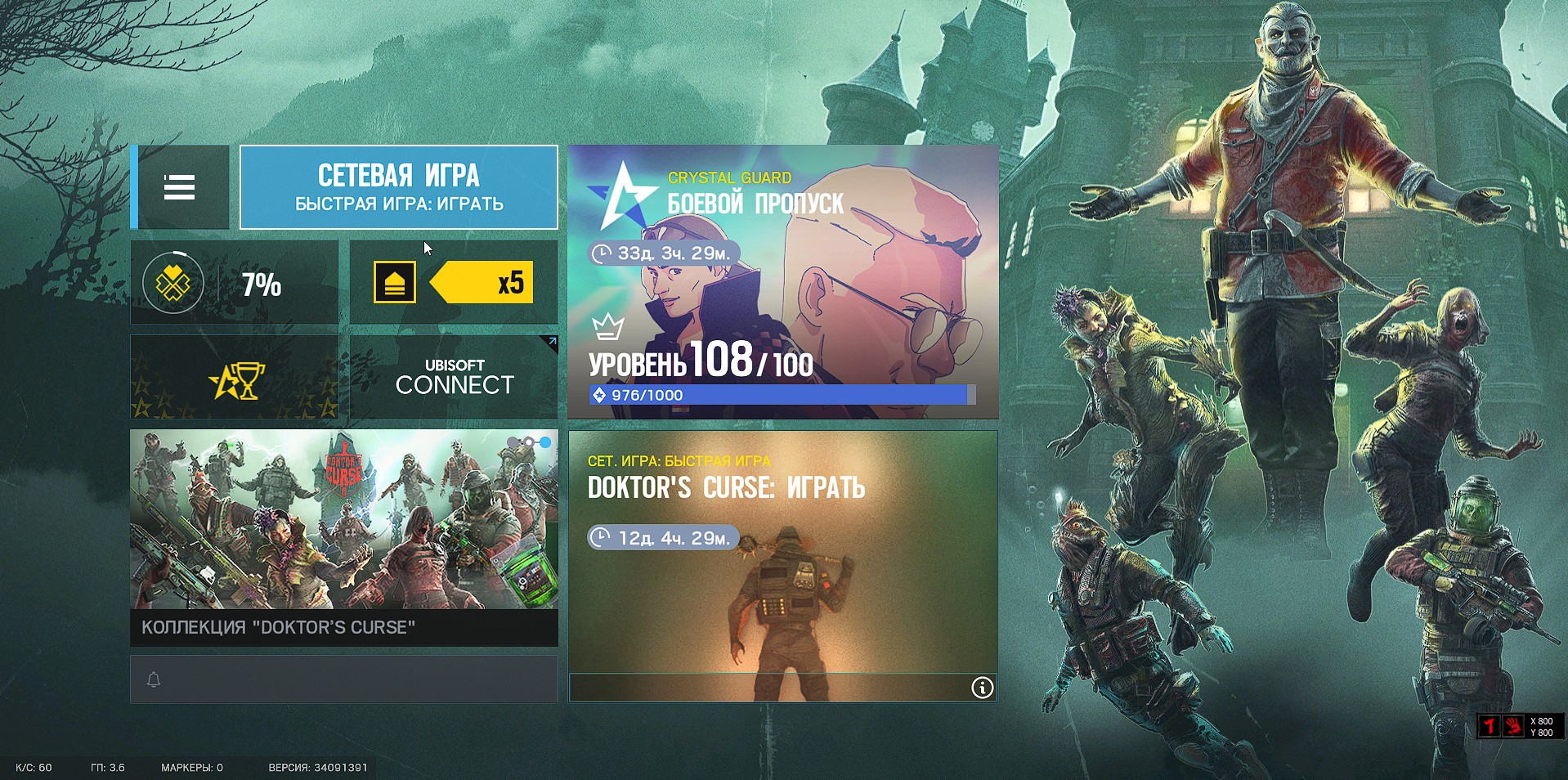Click the clock icon on the battle pass timer
The width and height of the screenshot is (1568, 780).
[x=603, y=254]
